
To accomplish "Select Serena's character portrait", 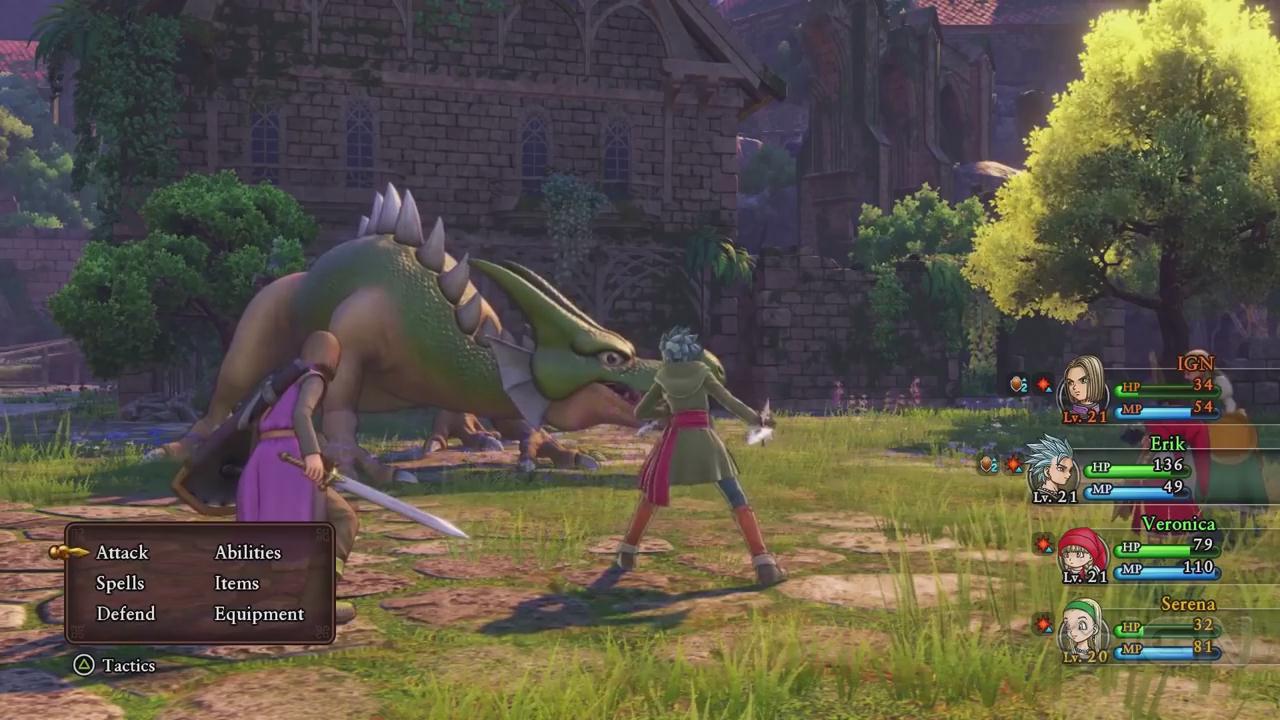I will click(x=1082, y=630).
